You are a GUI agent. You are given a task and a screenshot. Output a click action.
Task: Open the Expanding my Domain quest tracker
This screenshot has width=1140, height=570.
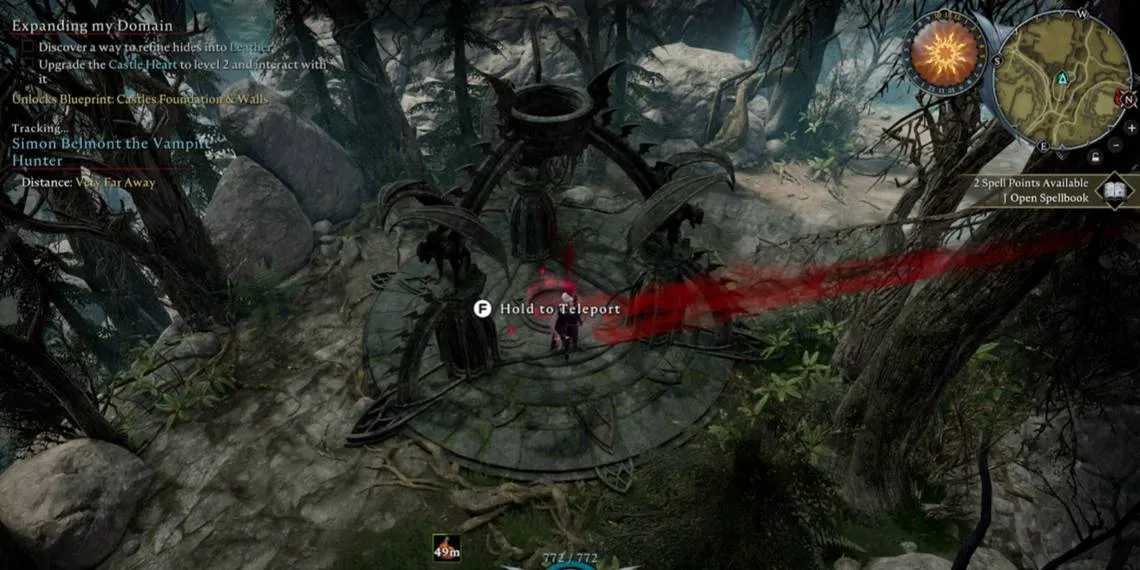pyautogui.click(x=92, y=25)
